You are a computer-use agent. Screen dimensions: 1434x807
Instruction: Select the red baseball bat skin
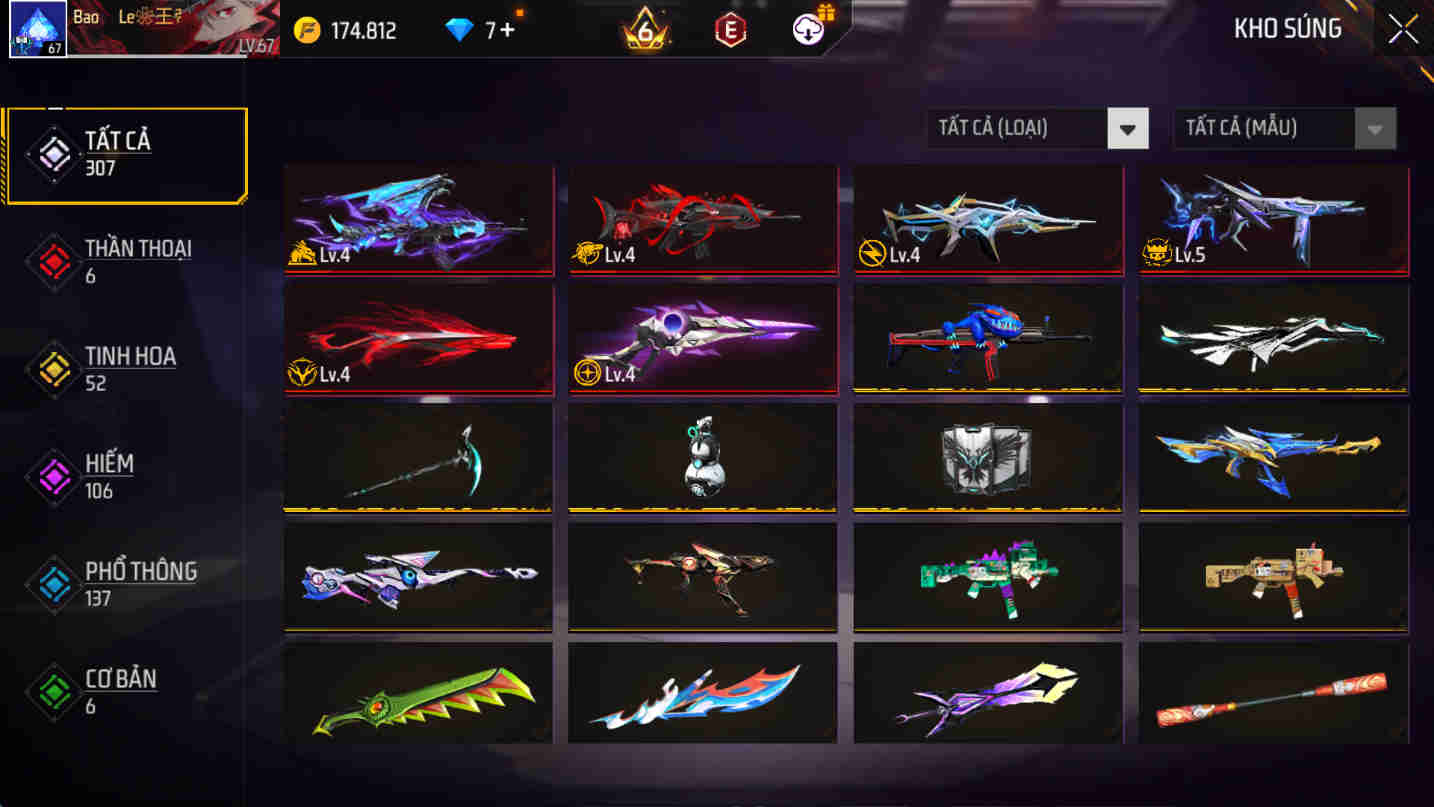pos(1272,695)
